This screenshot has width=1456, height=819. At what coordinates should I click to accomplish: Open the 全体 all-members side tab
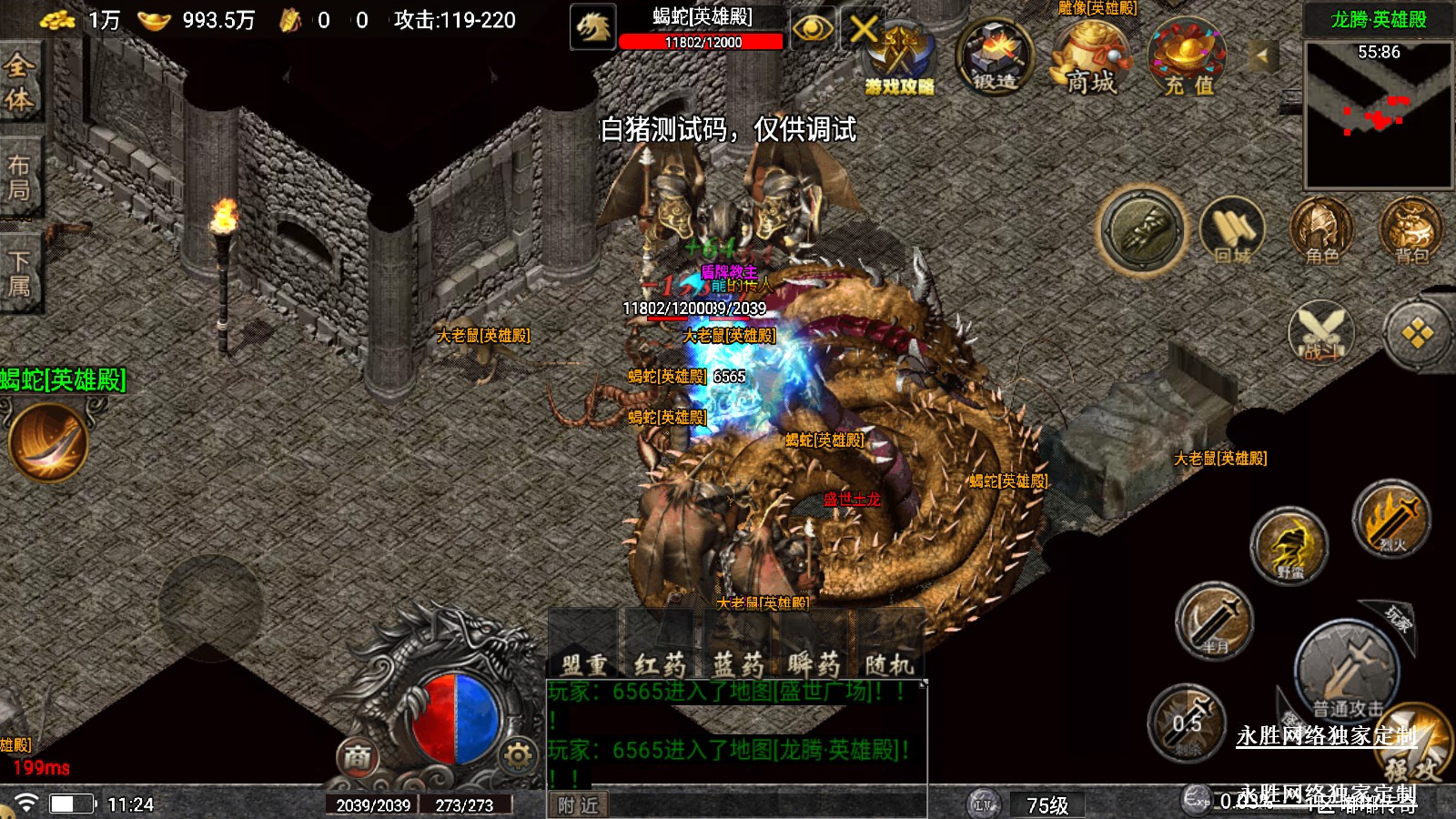click(x=20, y=82)
